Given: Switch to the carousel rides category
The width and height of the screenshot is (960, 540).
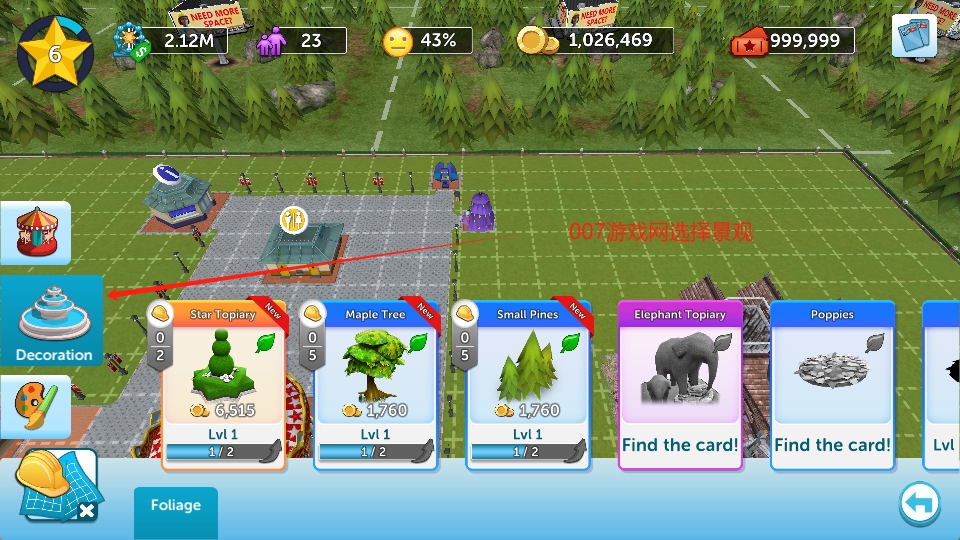Looking at the screenshot, I should pos(35,232).
